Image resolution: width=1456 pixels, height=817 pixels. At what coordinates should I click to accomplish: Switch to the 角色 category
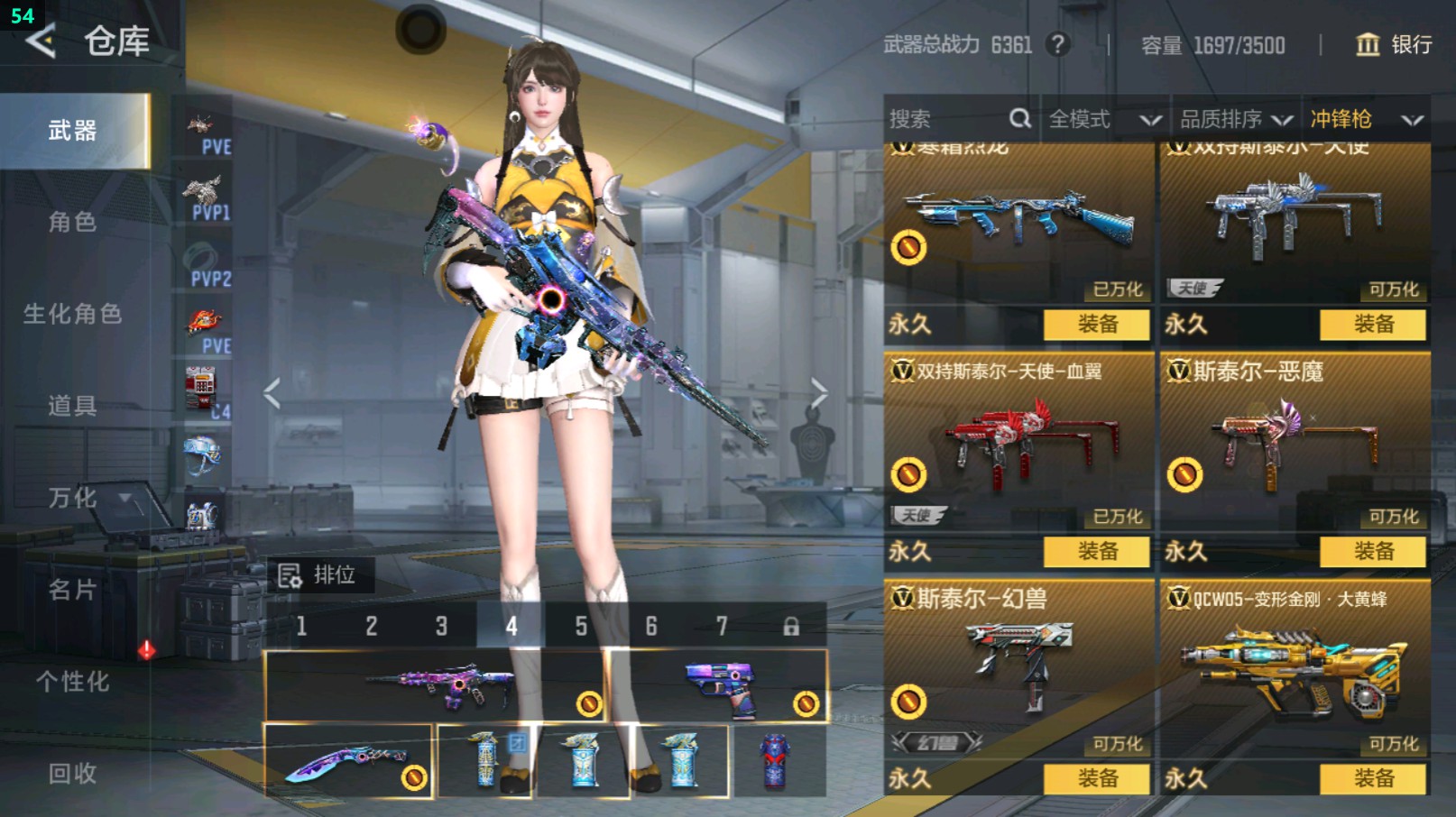(72, 222)
